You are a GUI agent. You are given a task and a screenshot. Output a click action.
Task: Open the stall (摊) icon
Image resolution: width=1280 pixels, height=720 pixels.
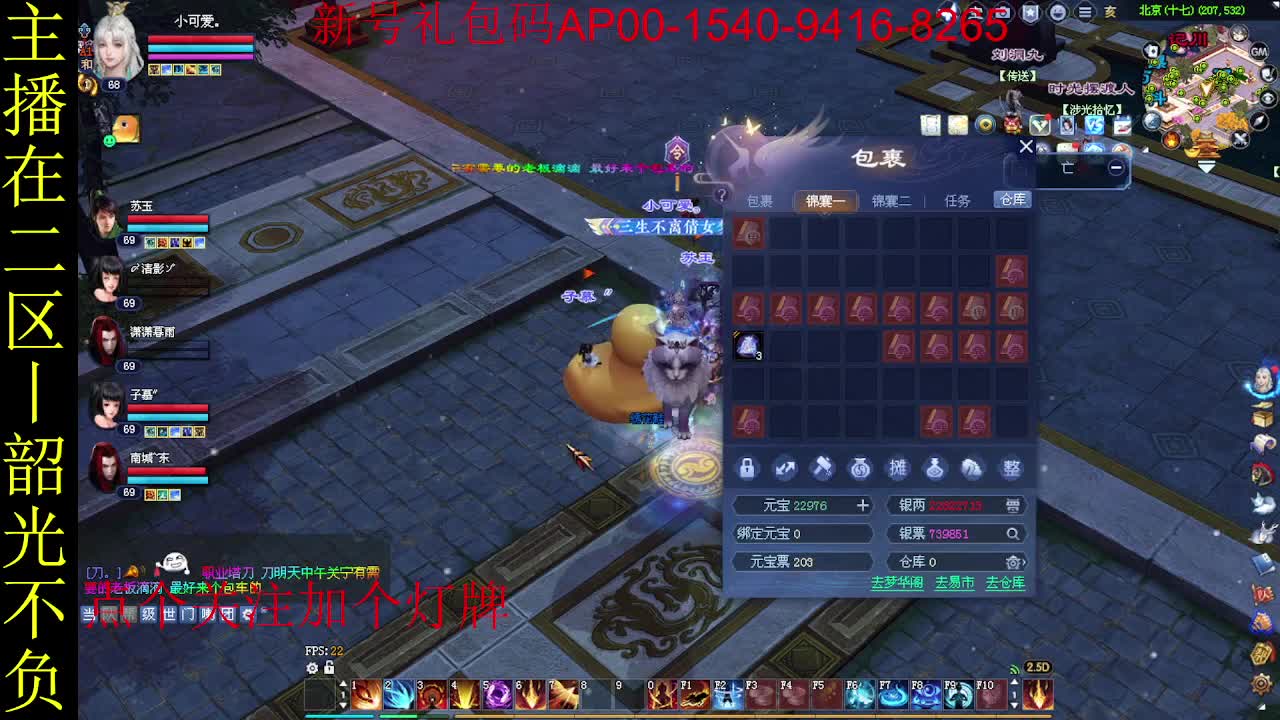[x=898, y=469]
